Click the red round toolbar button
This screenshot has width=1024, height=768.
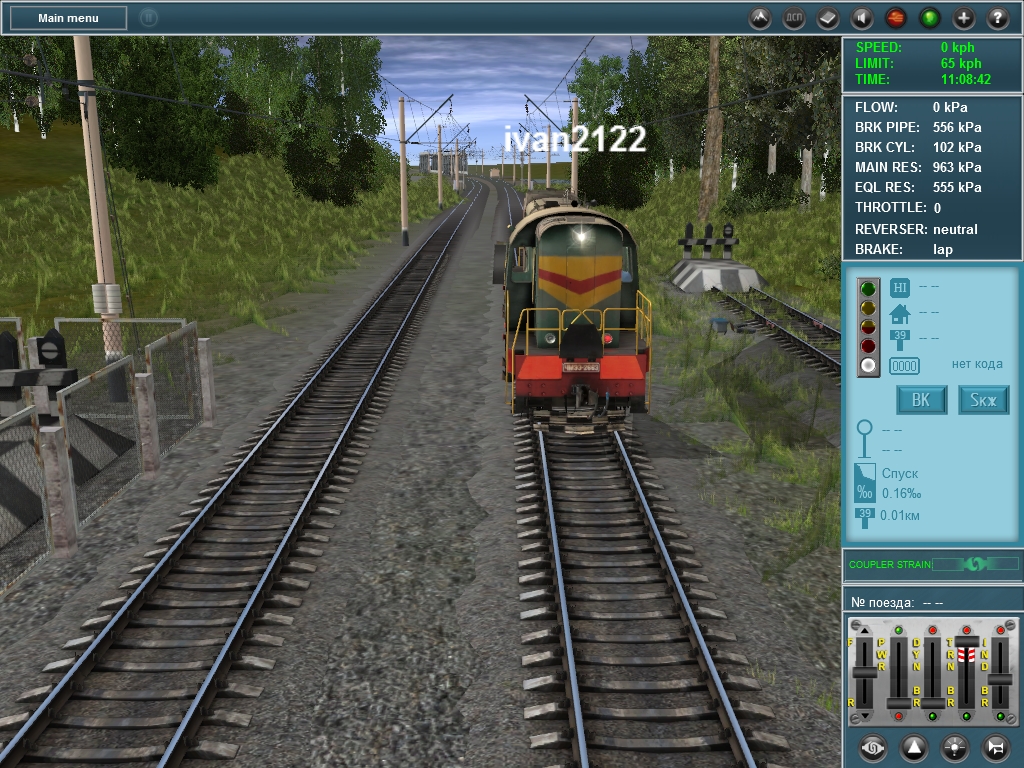tap(896, 18)
